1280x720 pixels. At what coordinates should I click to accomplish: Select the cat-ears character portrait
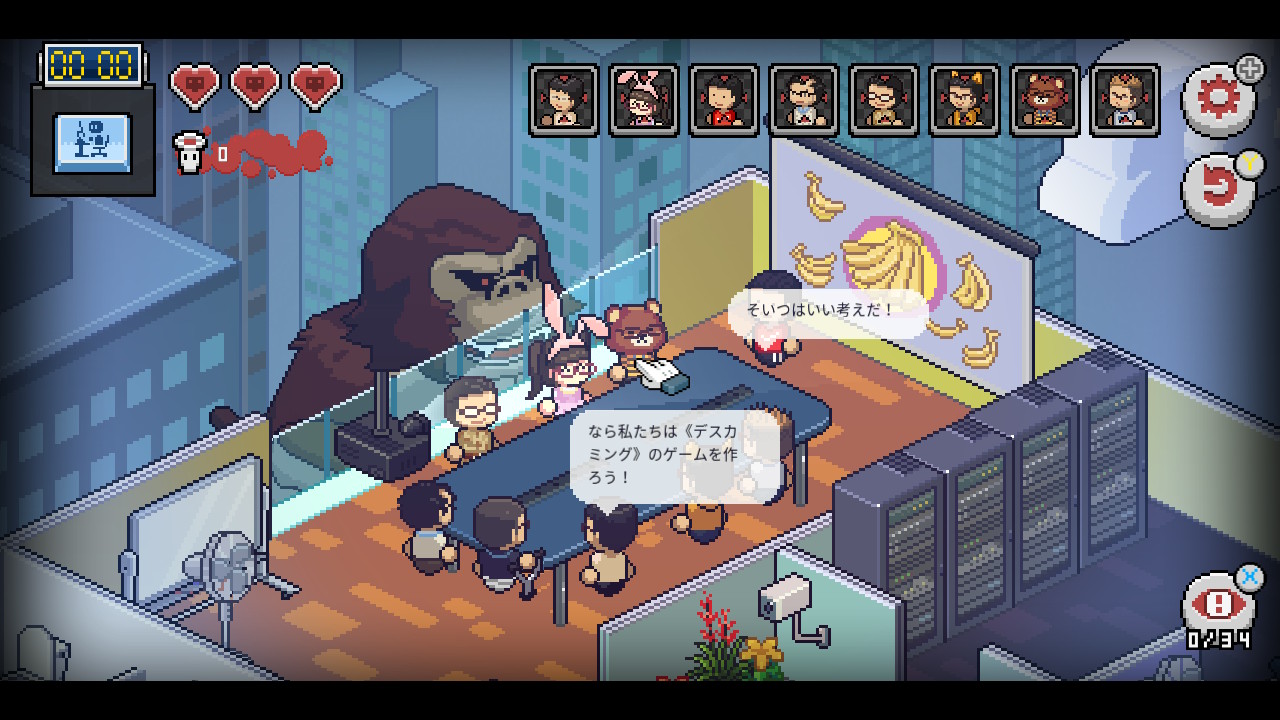pyautogui.click(x=964, y=100)
